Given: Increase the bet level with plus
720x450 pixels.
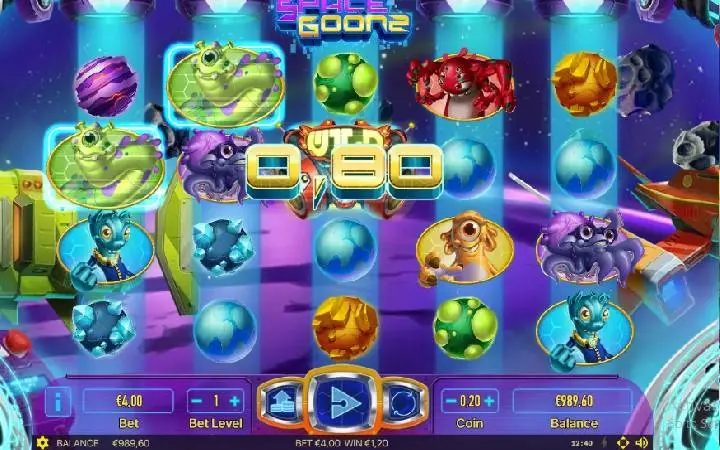Looking at the screenshot, I should (x=235, y=401).
